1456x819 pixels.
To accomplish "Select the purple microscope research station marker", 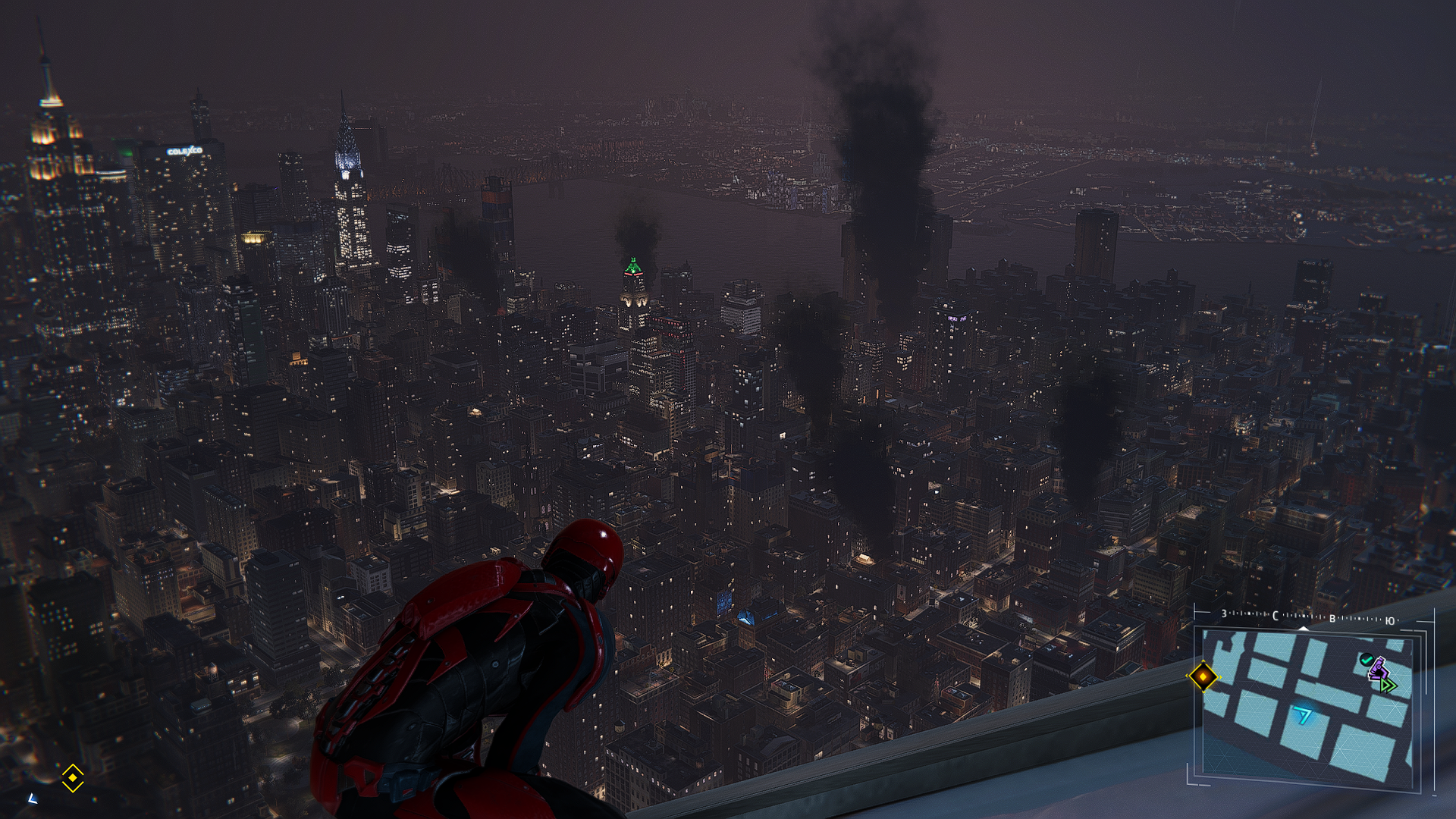I will click(x=1379, y=670).
